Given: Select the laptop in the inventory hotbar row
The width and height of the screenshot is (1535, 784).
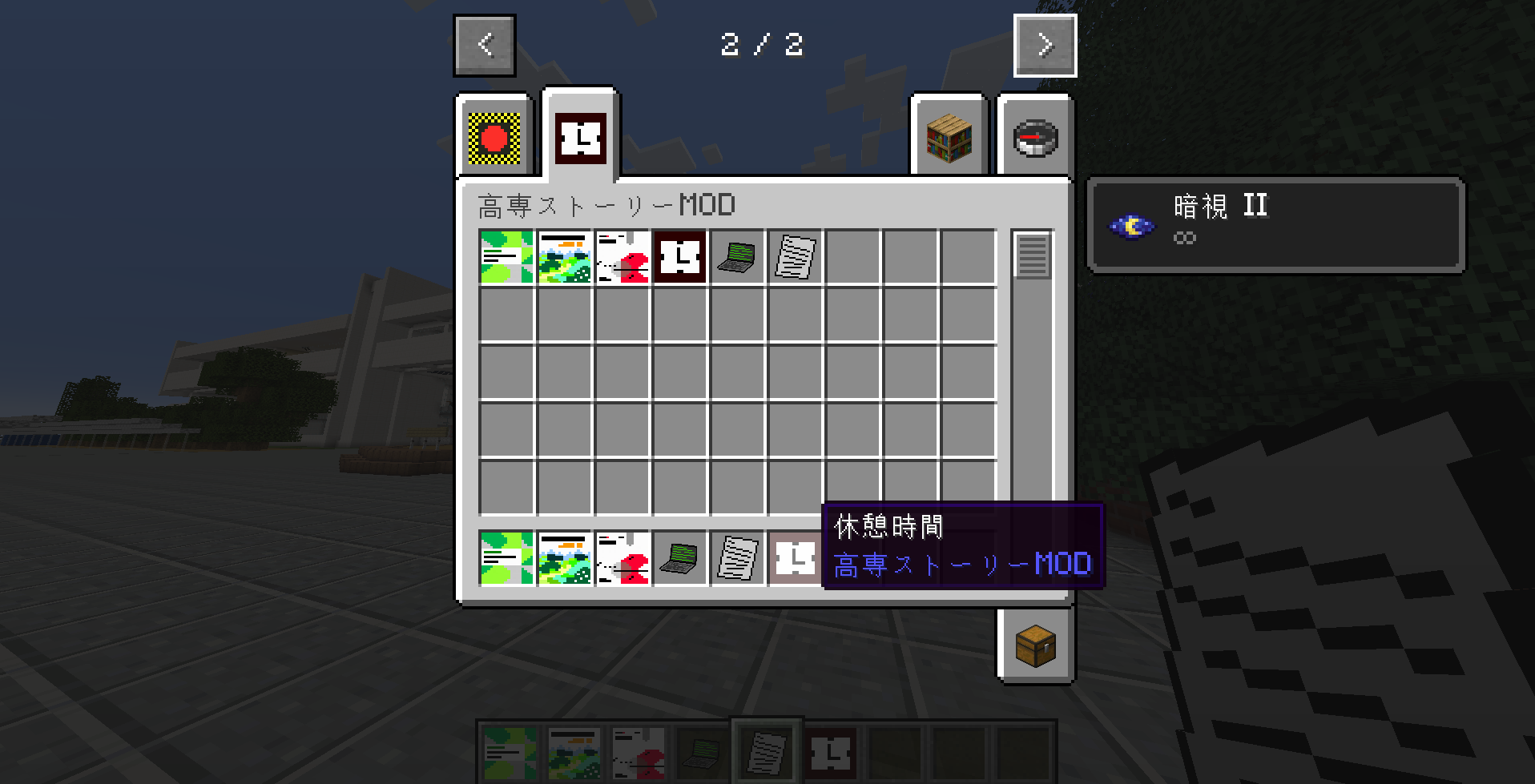Looking at the screenshot, I should [x=680, y=558].
